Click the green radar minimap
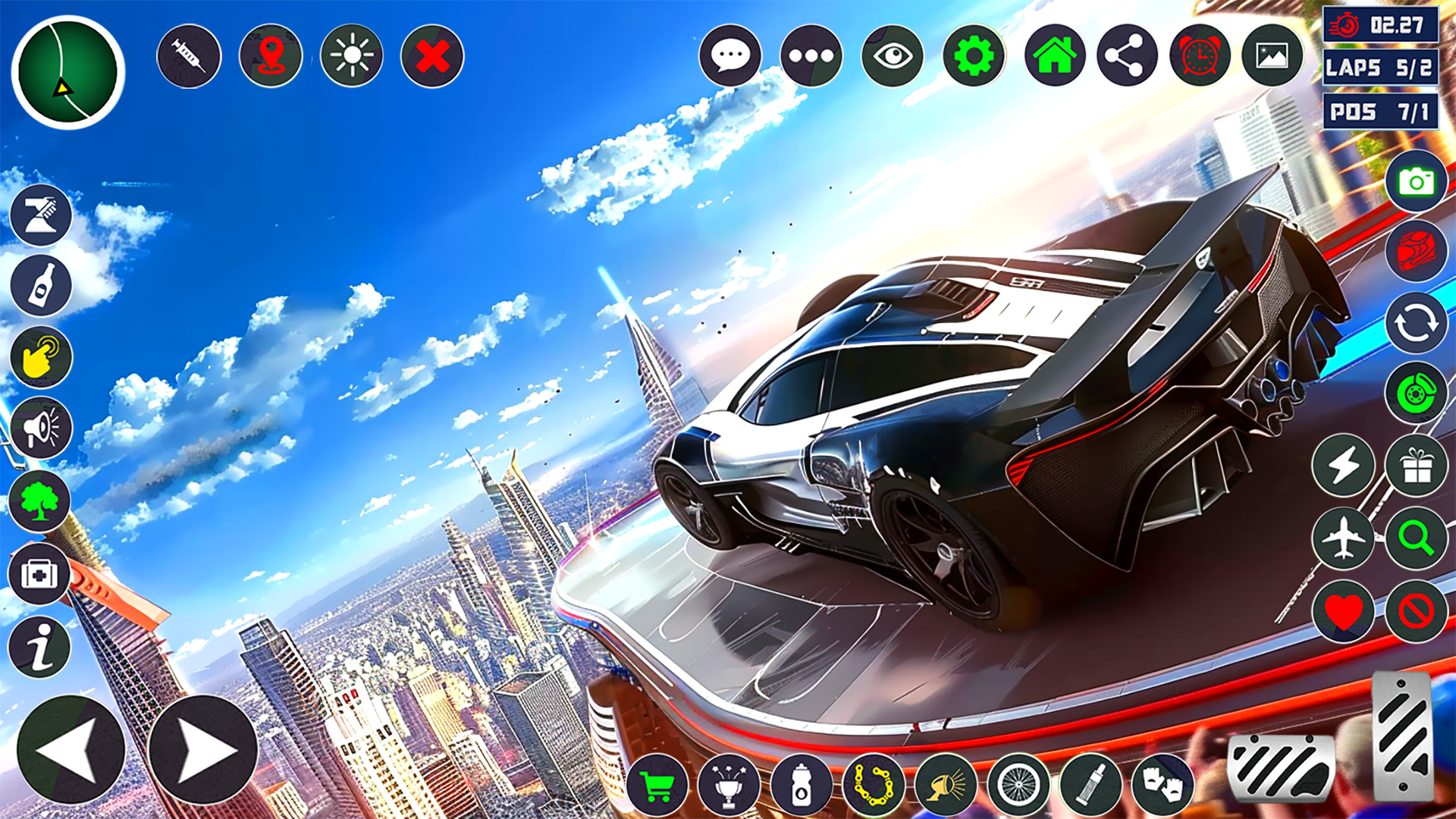1456x819 pixels. [68, 73]
